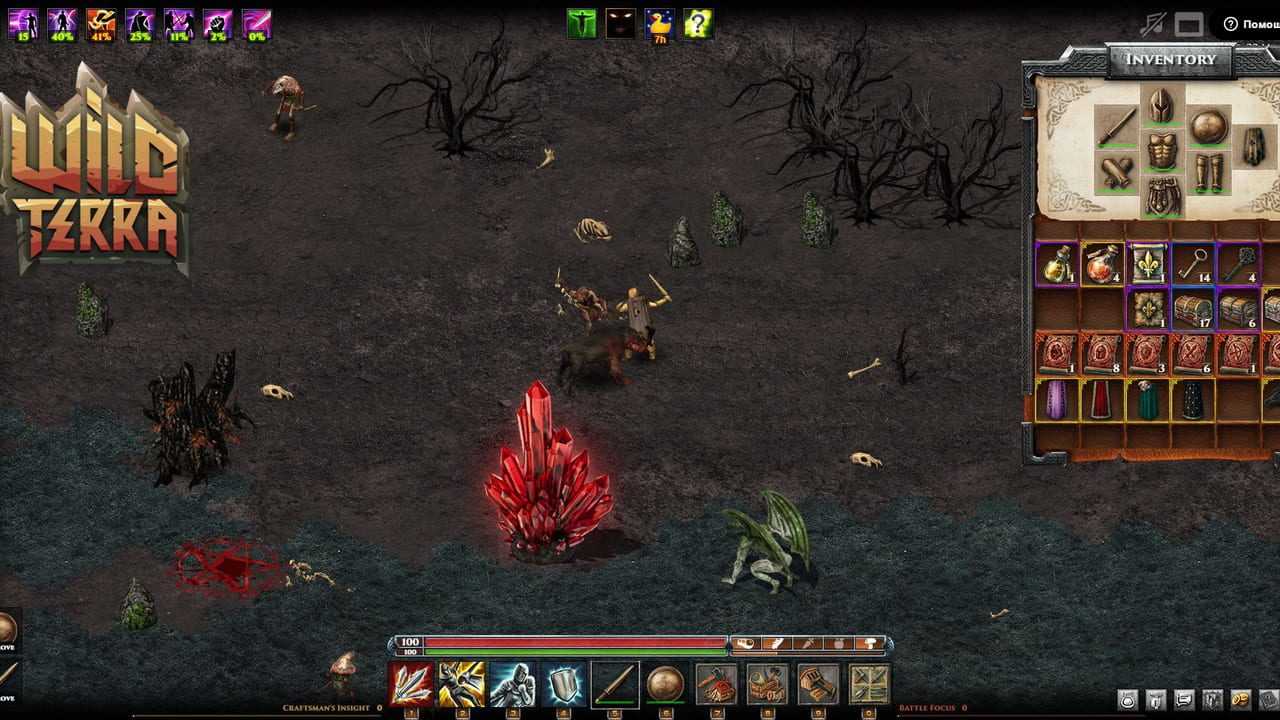Select the equipped chest armor
This screenshot has height=720, width=1280.
tap(1161, 151)
